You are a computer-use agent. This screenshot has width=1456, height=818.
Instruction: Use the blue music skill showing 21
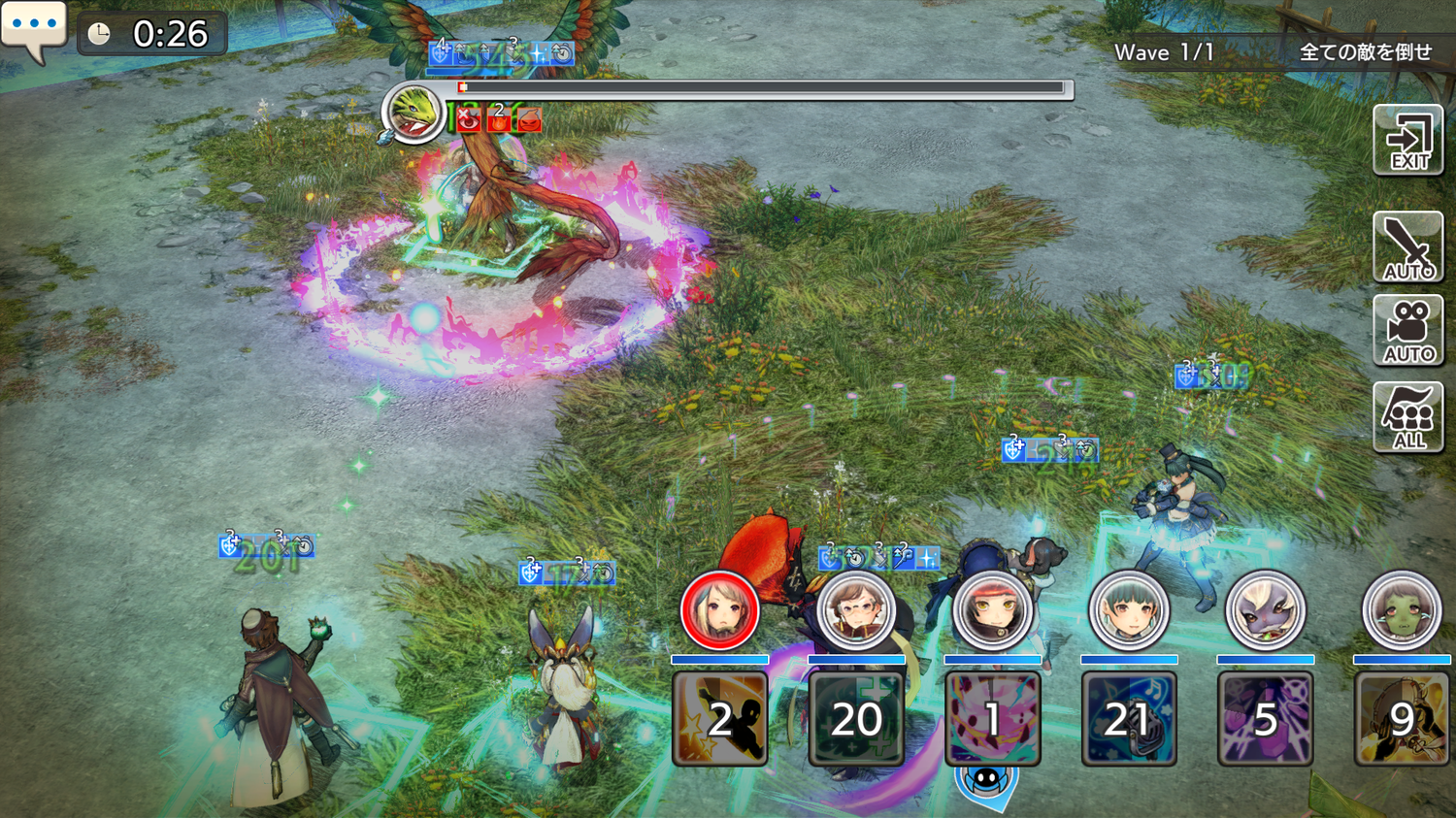point(1128,719)
